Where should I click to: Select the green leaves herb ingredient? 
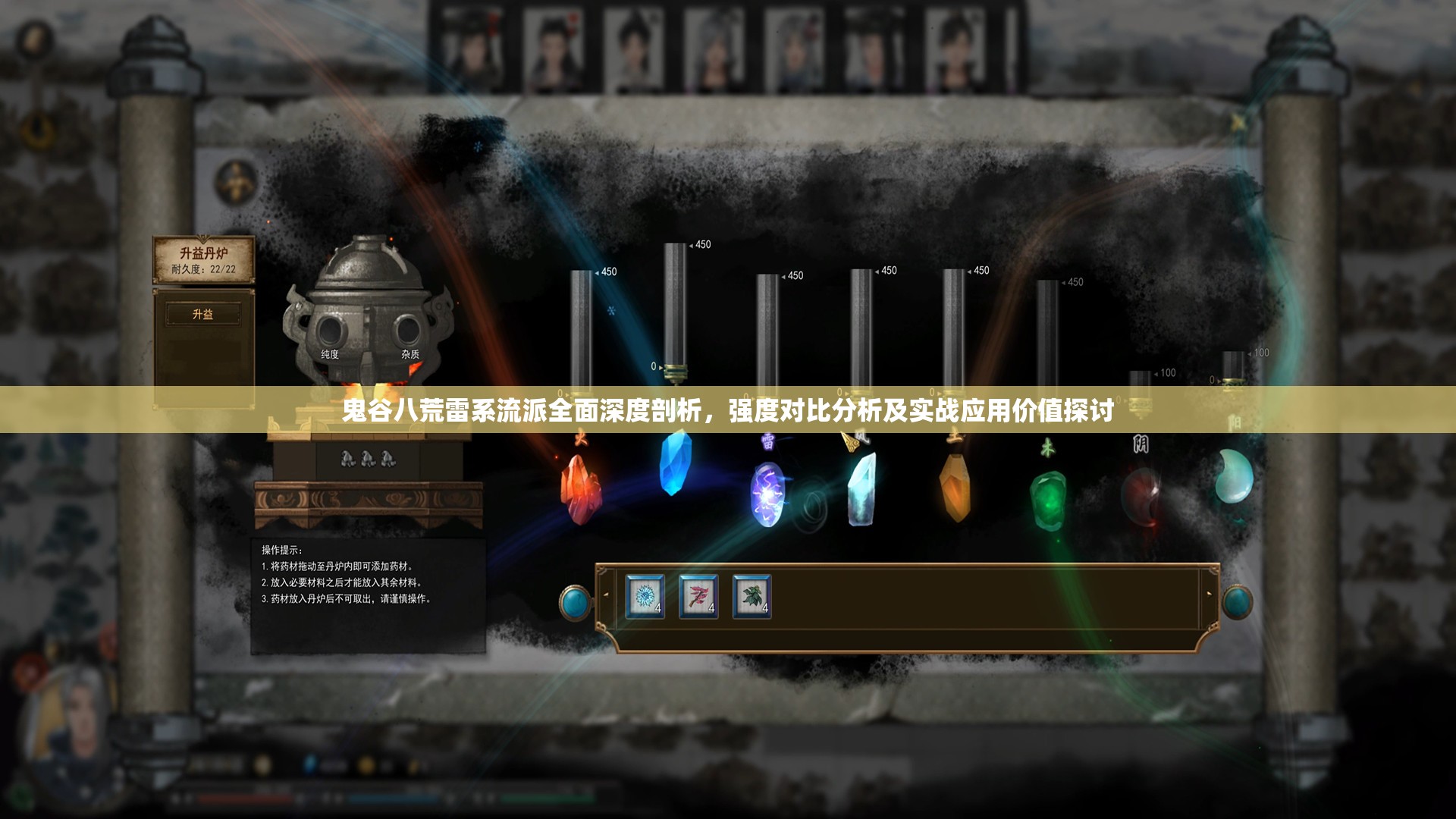pyautogui.click(x=752, y=597)
